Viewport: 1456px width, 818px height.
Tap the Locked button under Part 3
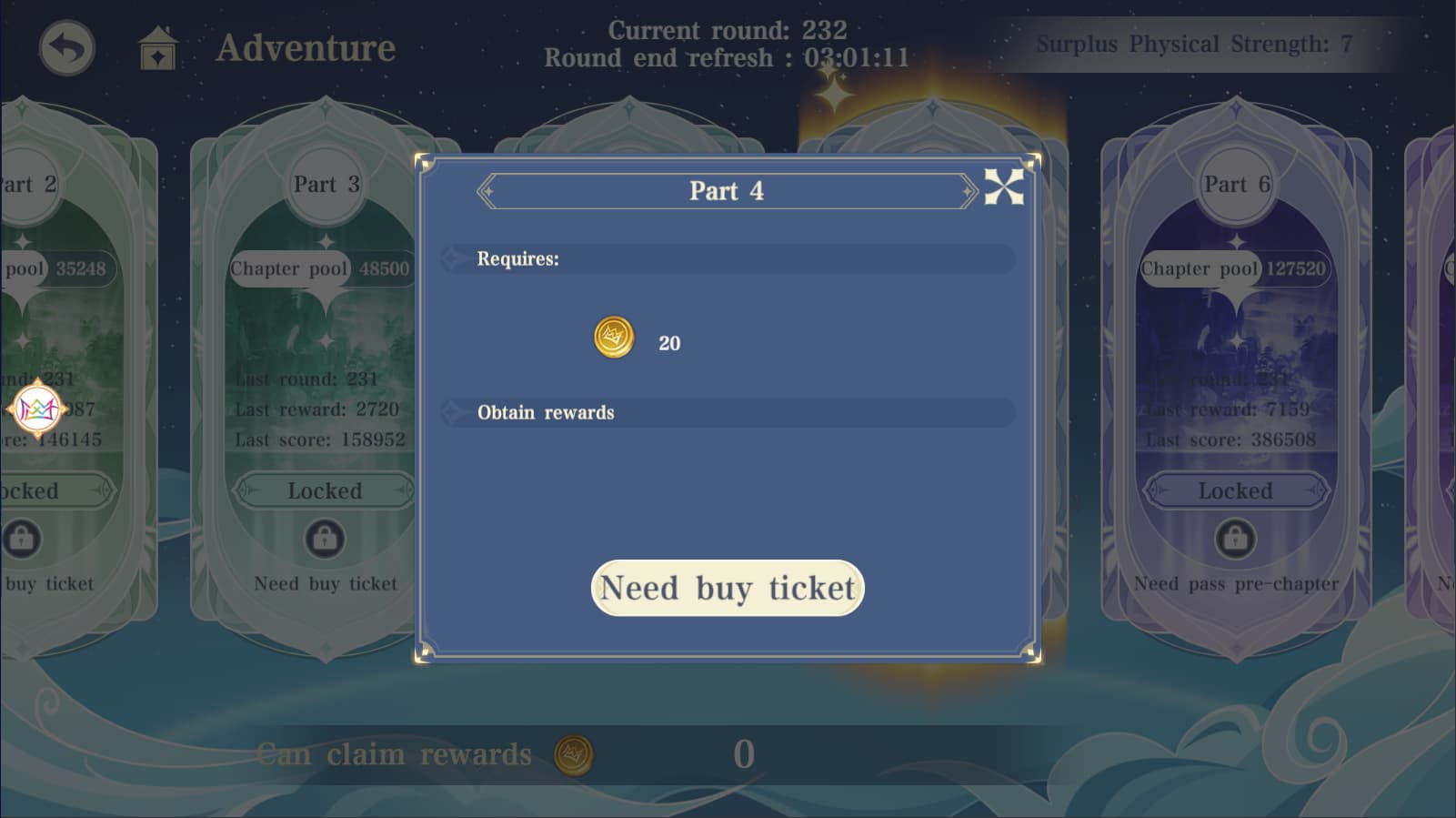(x=324, y=491)
